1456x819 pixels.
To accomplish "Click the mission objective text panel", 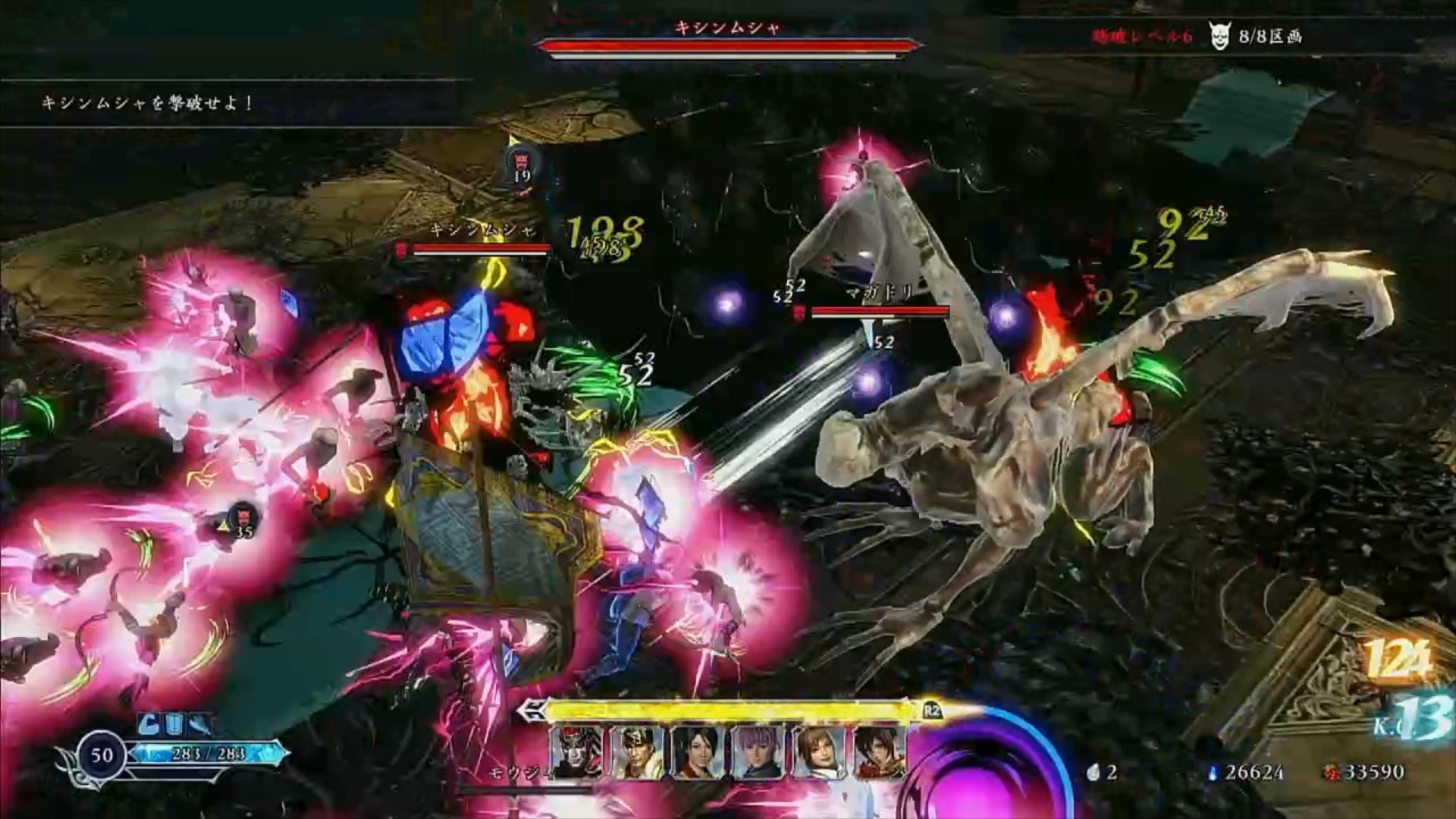I will click(x=148, y=103).
